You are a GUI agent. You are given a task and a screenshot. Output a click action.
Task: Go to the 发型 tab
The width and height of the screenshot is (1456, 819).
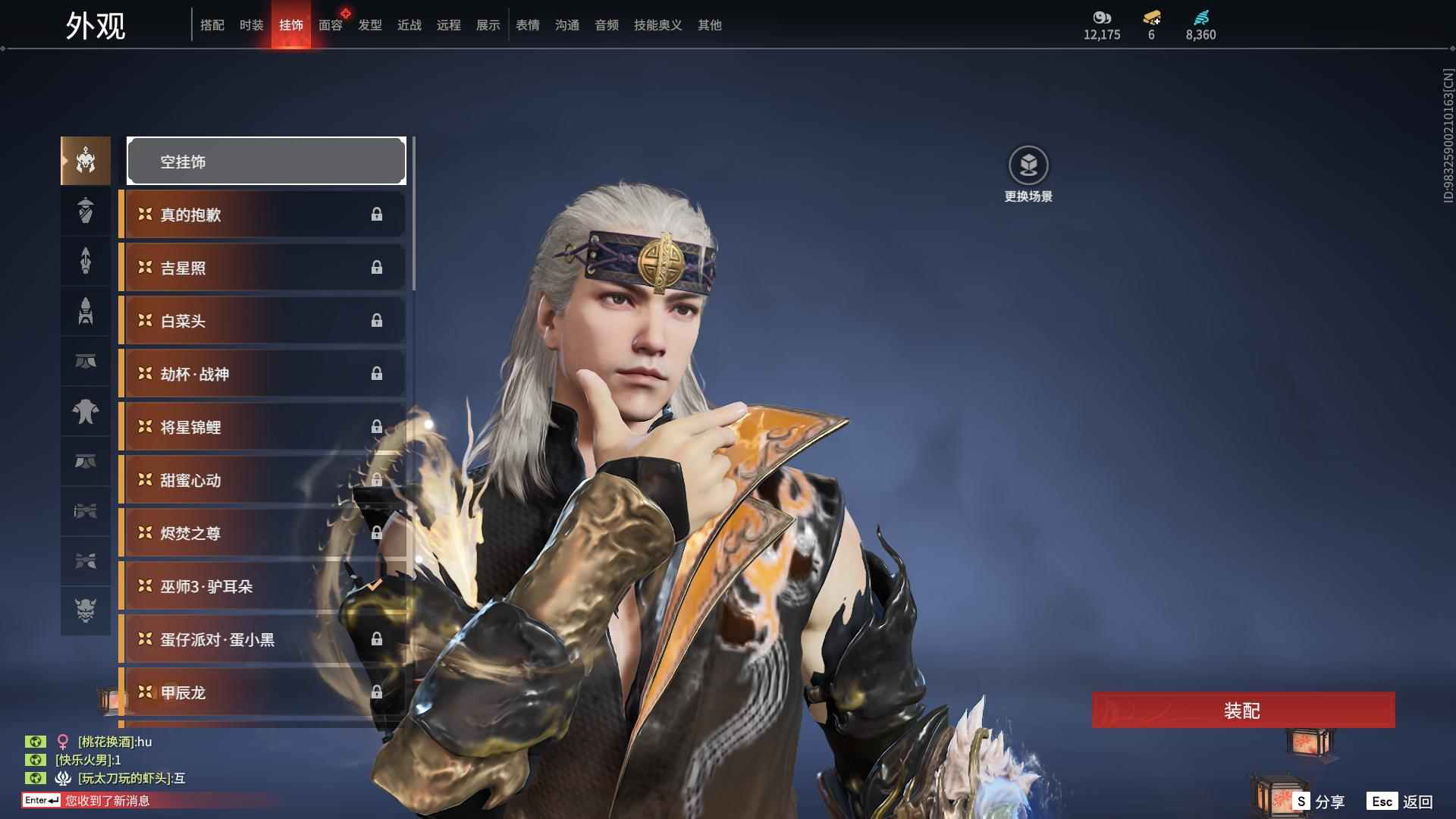click(369, 25)
